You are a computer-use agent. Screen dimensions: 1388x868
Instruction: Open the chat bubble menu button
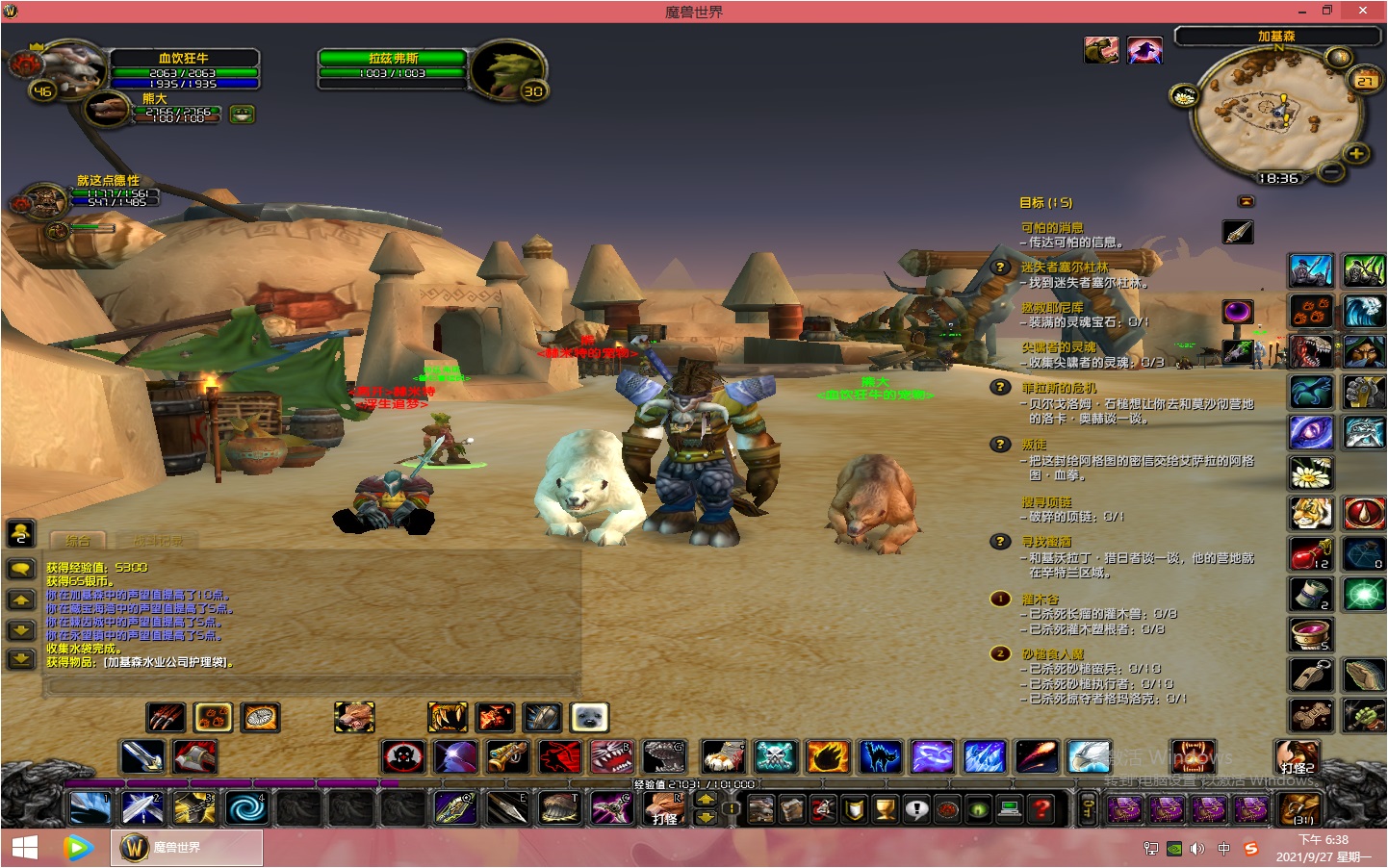(x=21, y=569)
